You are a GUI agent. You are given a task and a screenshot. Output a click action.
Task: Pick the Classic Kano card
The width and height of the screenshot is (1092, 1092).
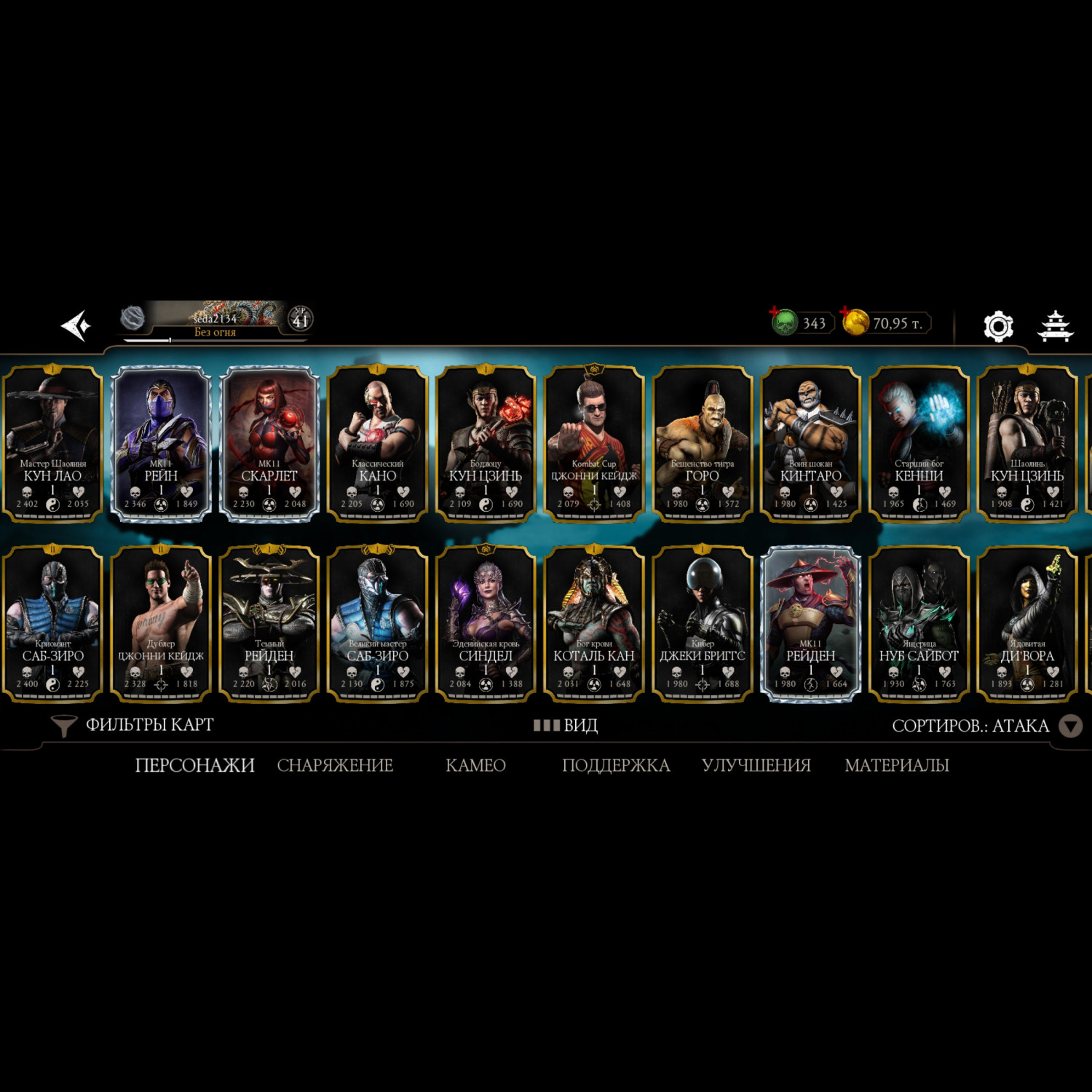(377, 443)
